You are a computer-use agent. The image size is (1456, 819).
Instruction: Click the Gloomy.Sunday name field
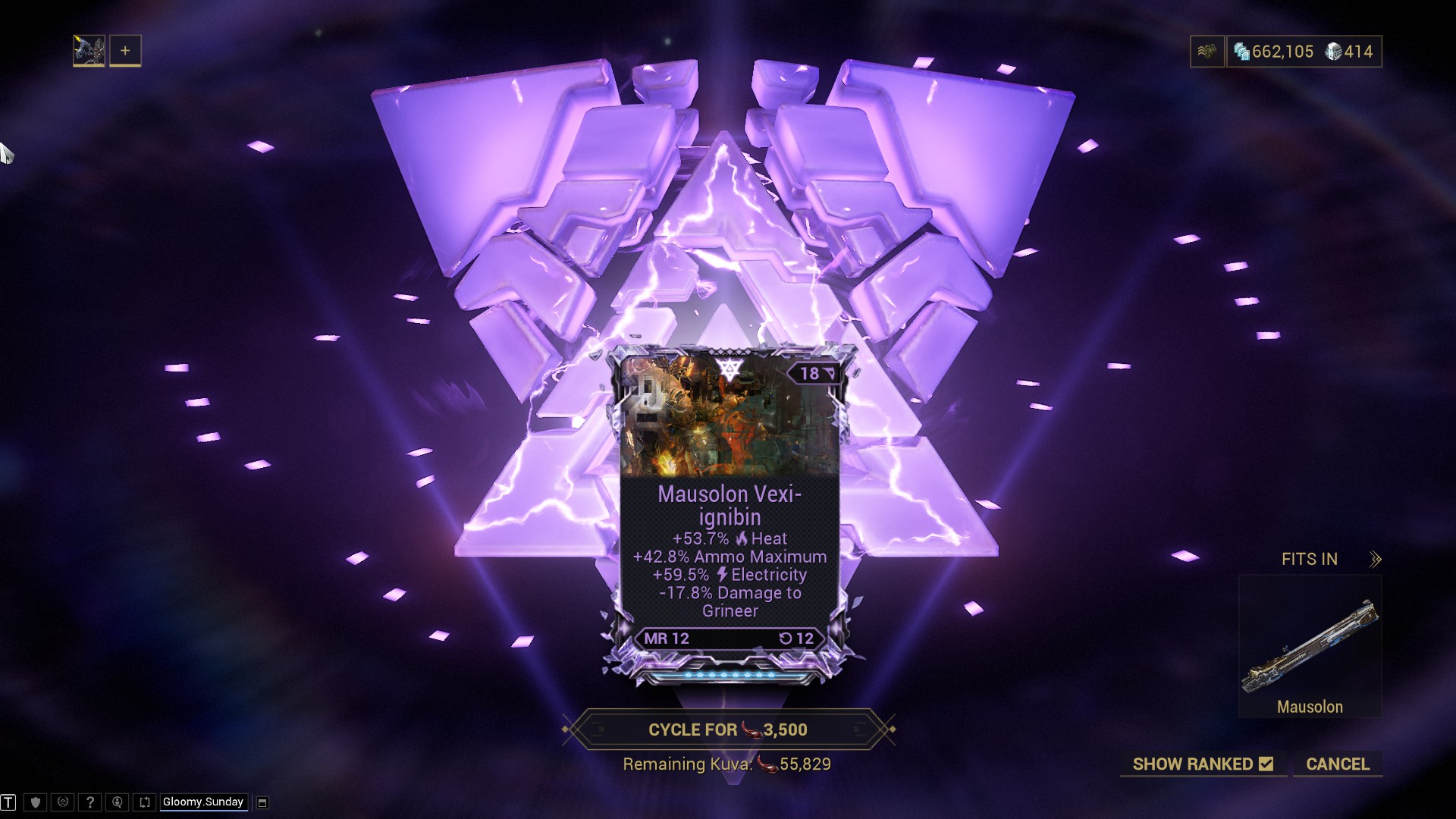tap(202, 802)
